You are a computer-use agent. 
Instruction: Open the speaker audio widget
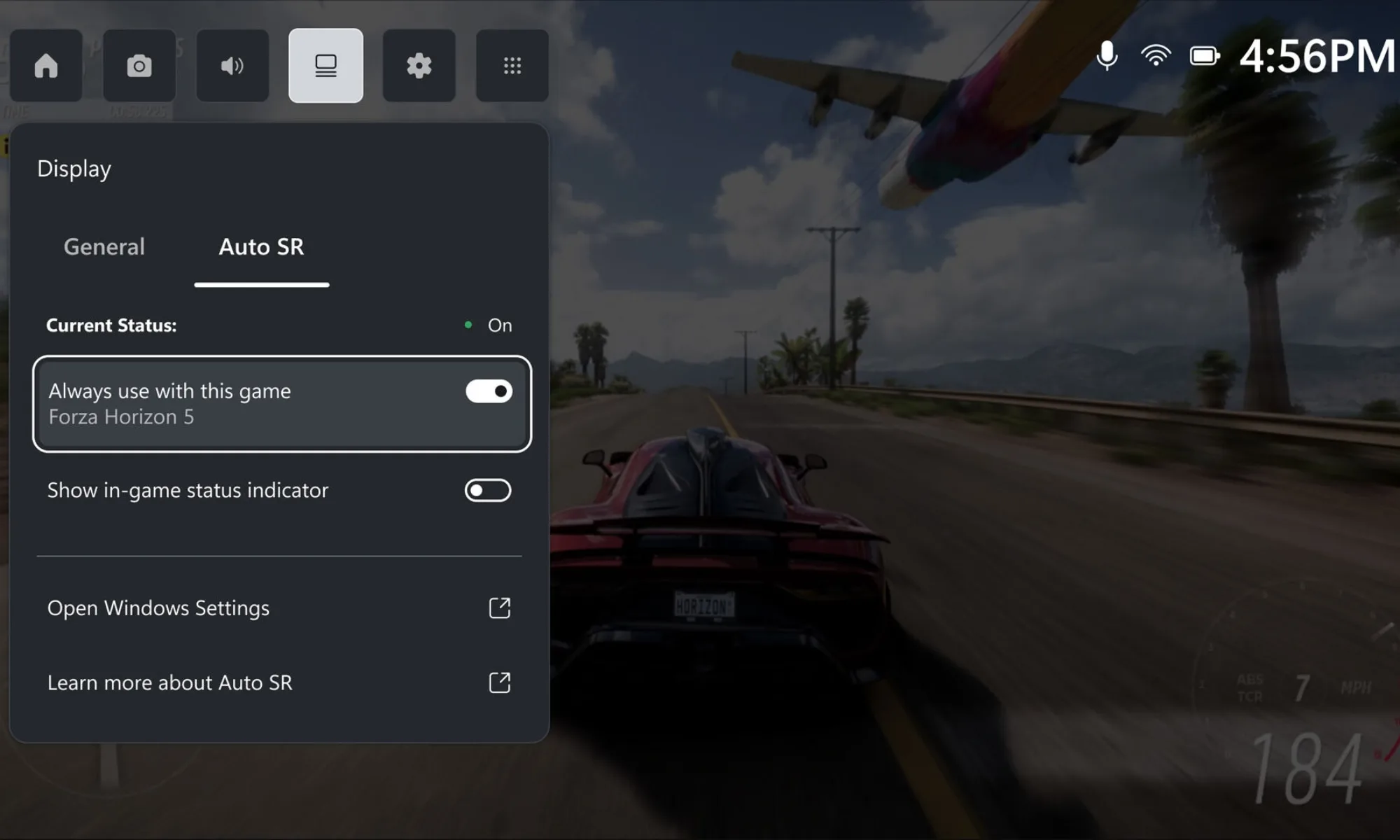(232, 66)
